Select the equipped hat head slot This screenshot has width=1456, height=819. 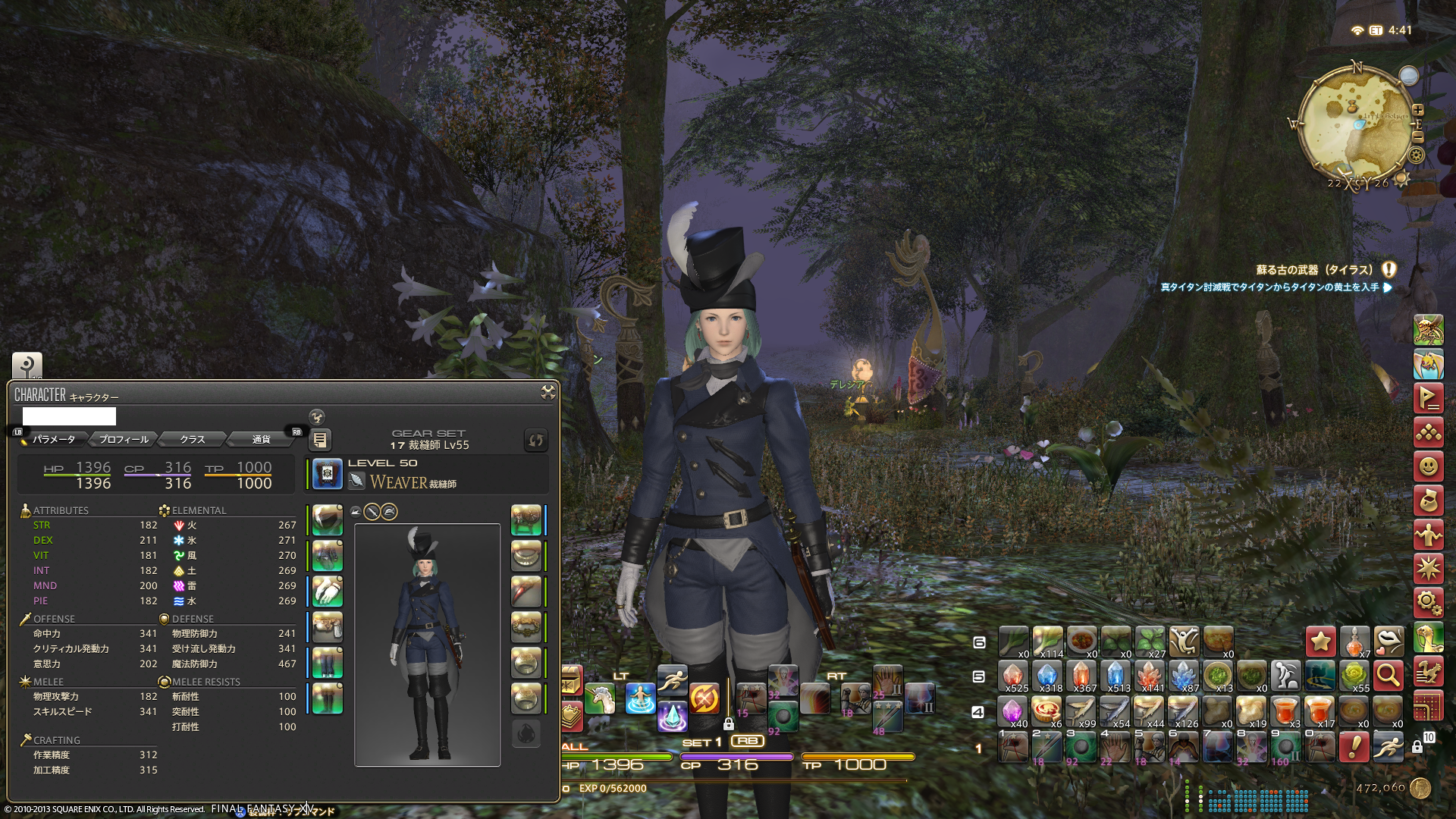[328, 520]
